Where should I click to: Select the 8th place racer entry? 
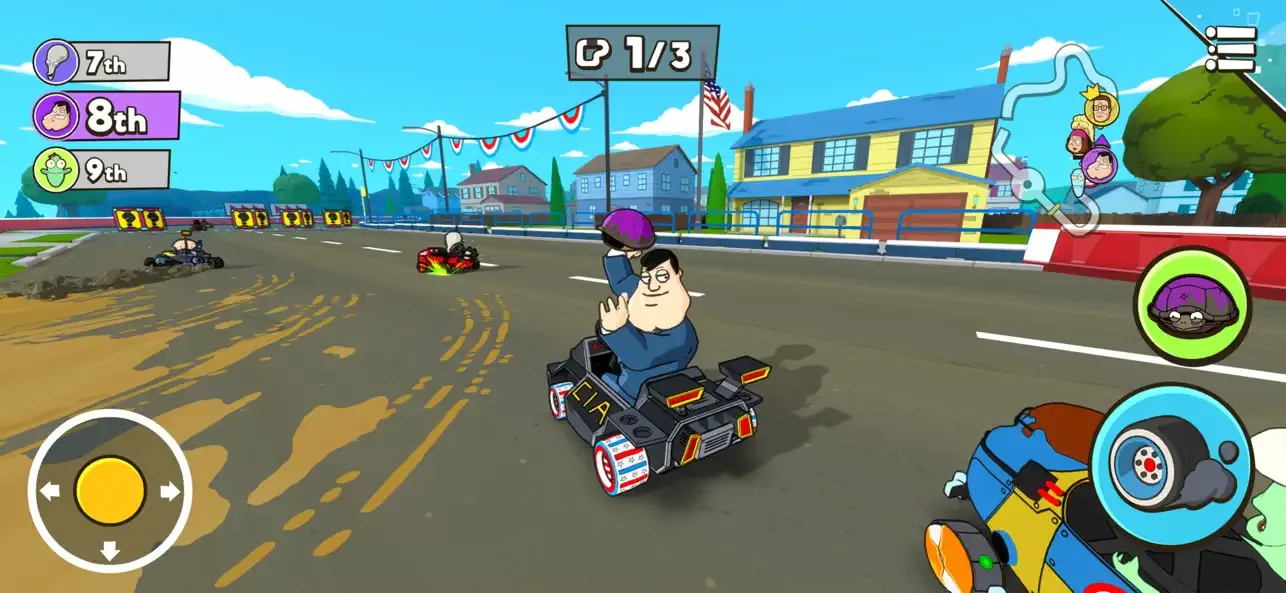[x=107, y=116]
